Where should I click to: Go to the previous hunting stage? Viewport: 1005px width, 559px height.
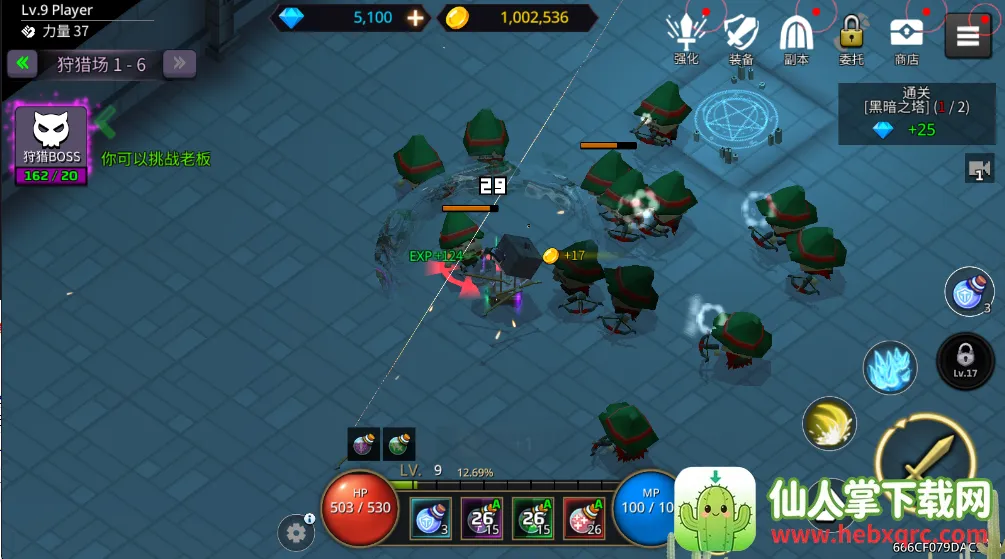pos(22,64)
